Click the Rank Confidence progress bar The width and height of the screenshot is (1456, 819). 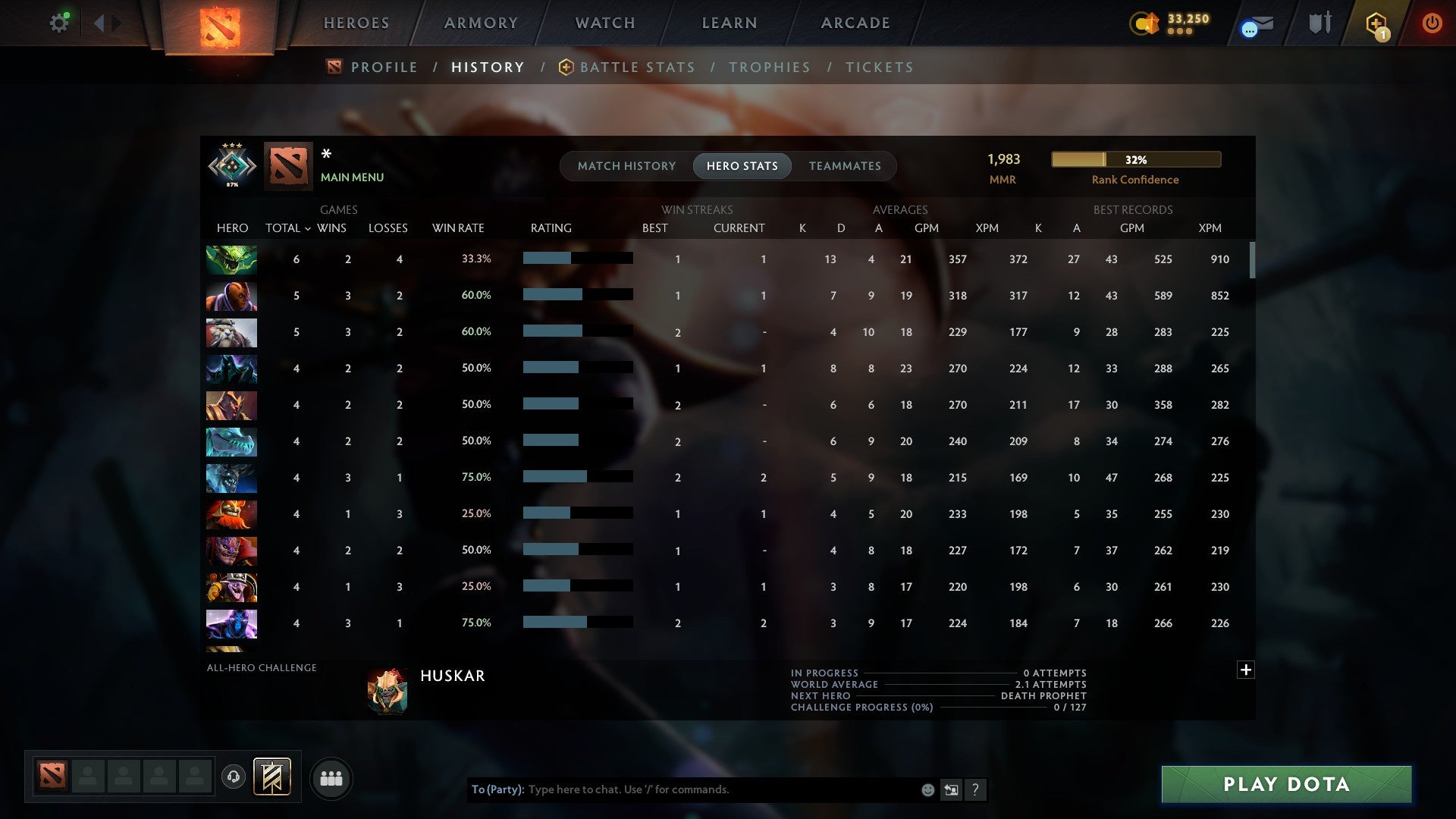pos(1135,159)
